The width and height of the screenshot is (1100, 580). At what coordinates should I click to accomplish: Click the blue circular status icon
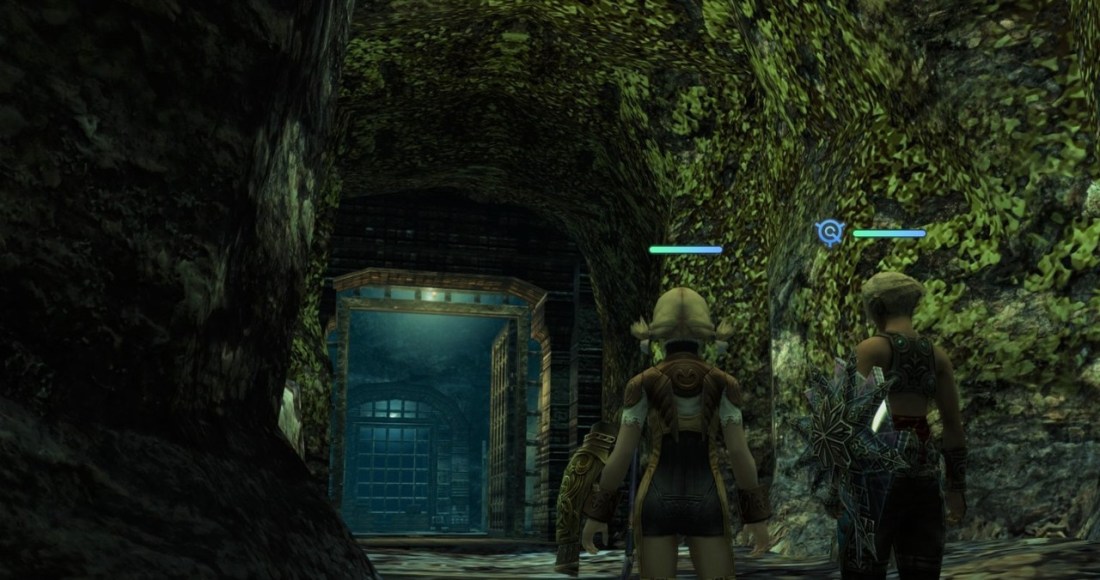(830, 233)
